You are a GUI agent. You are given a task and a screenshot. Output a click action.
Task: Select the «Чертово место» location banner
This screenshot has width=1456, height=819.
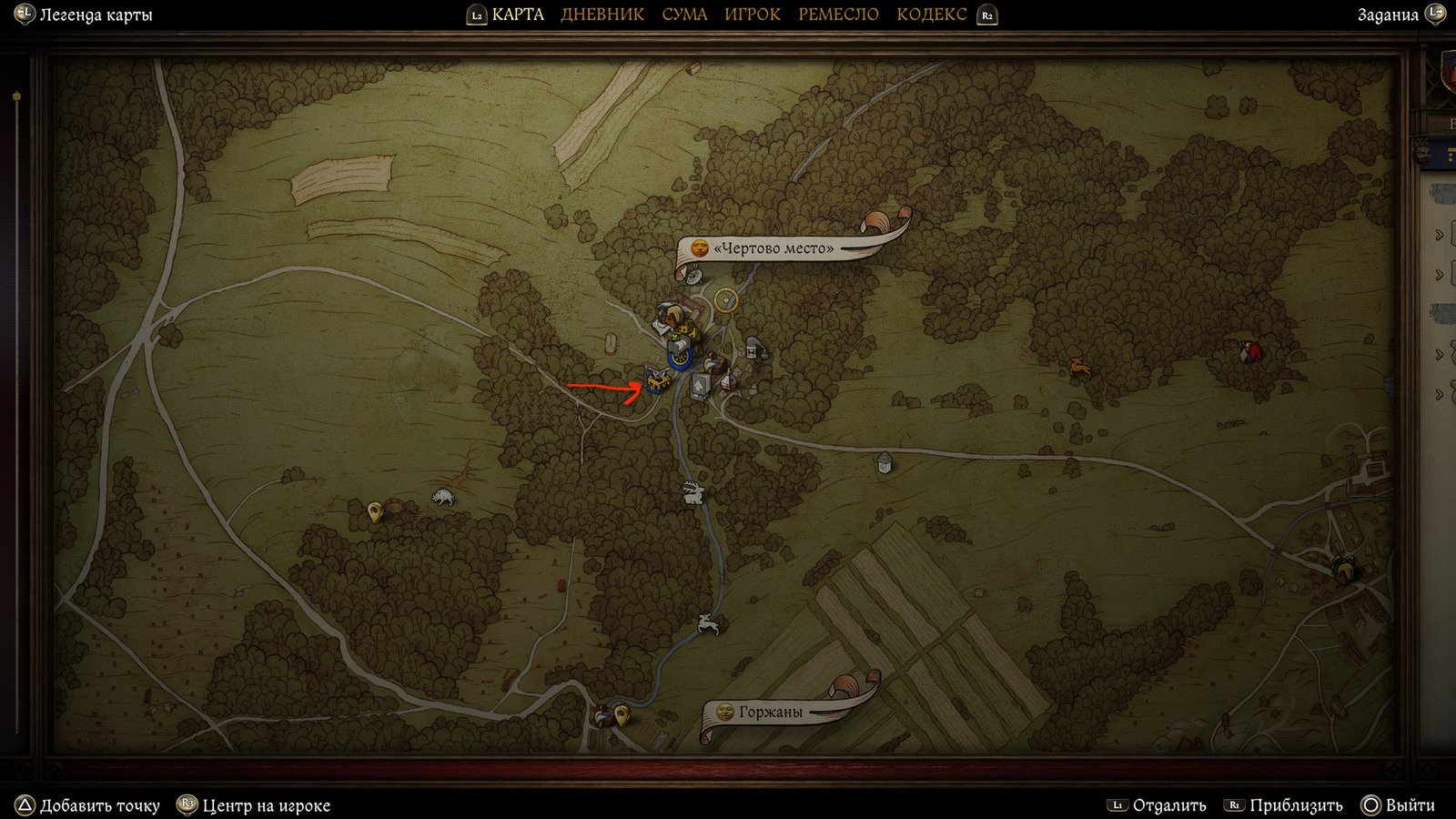[x=773, y=248]
